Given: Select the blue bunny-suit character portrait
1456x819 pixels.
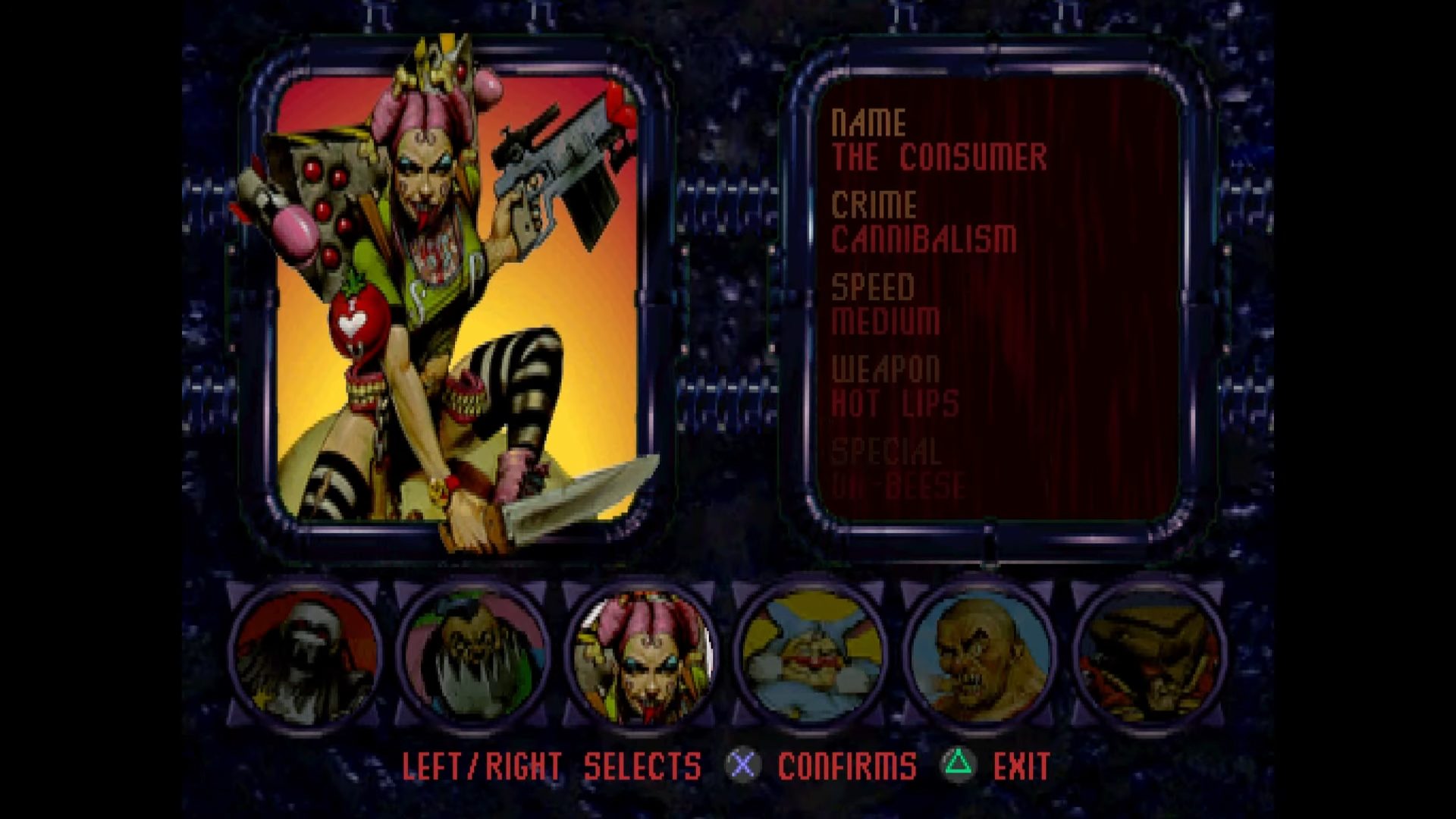Looking at the screenshot, I should [x=811, y=658].
